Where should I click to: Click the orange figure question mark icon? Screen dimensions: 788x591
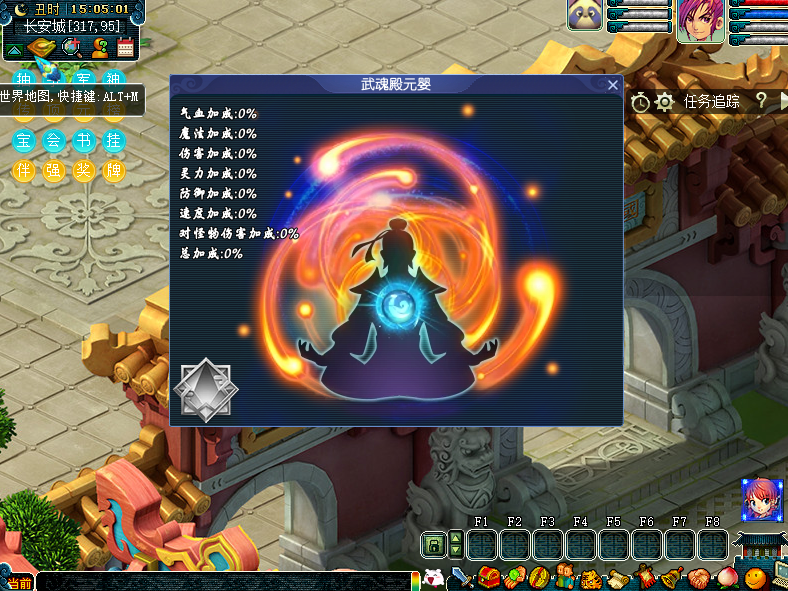coord(99,47)
